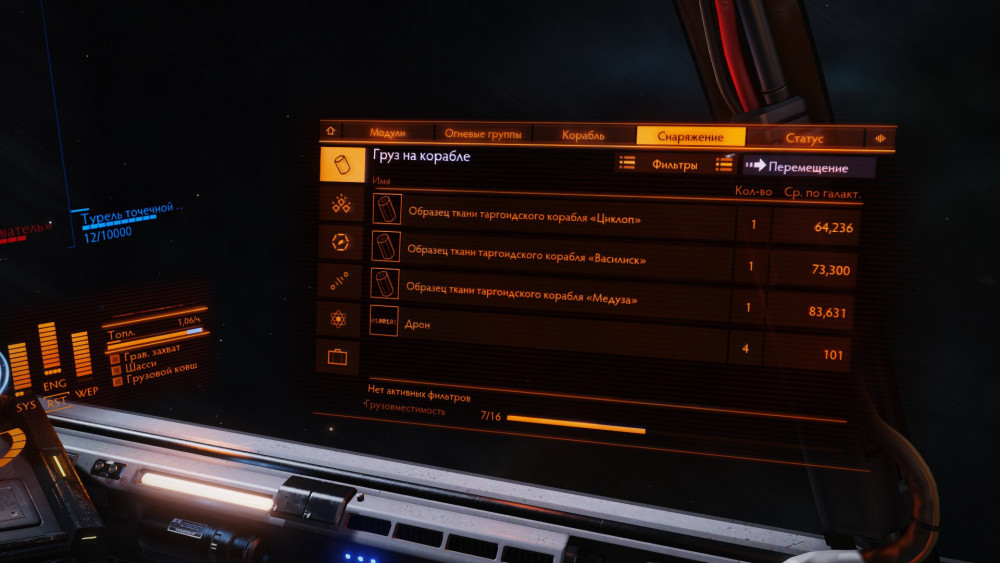Activate the Перемещение transfer button
The image size is (1000, 563).
[808, 167]
